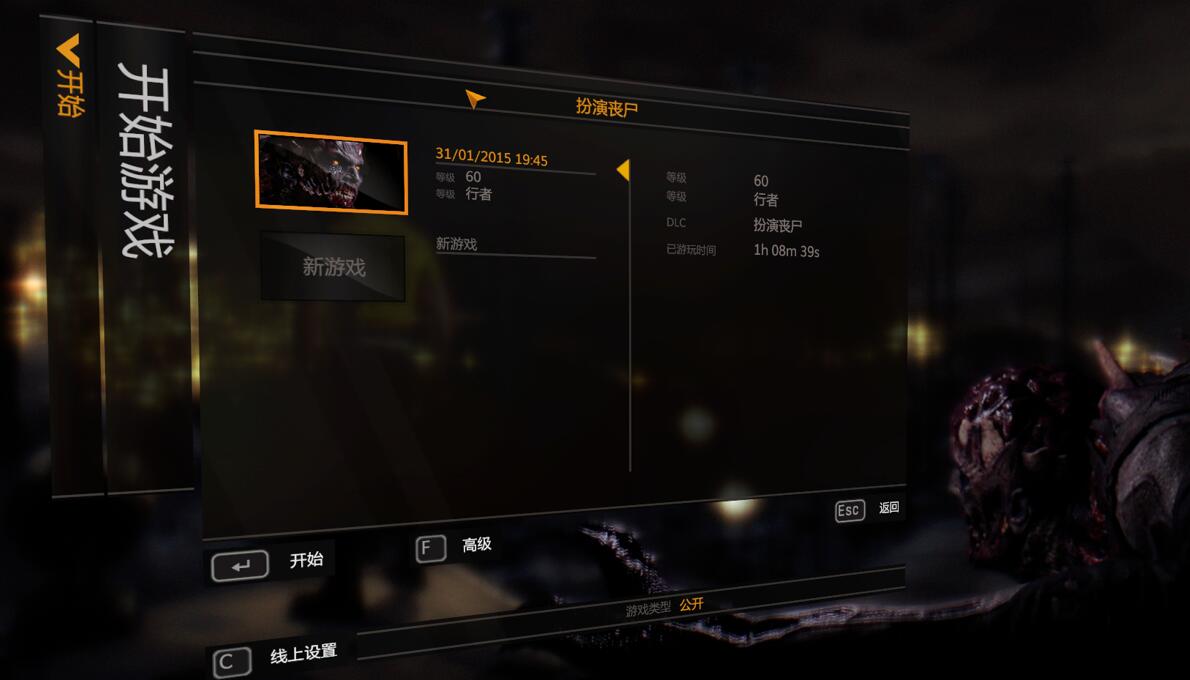Choose the 31/01/2015 19:45 save entry
Viewport: 1190px width, 680px height.
click(491, 159)
